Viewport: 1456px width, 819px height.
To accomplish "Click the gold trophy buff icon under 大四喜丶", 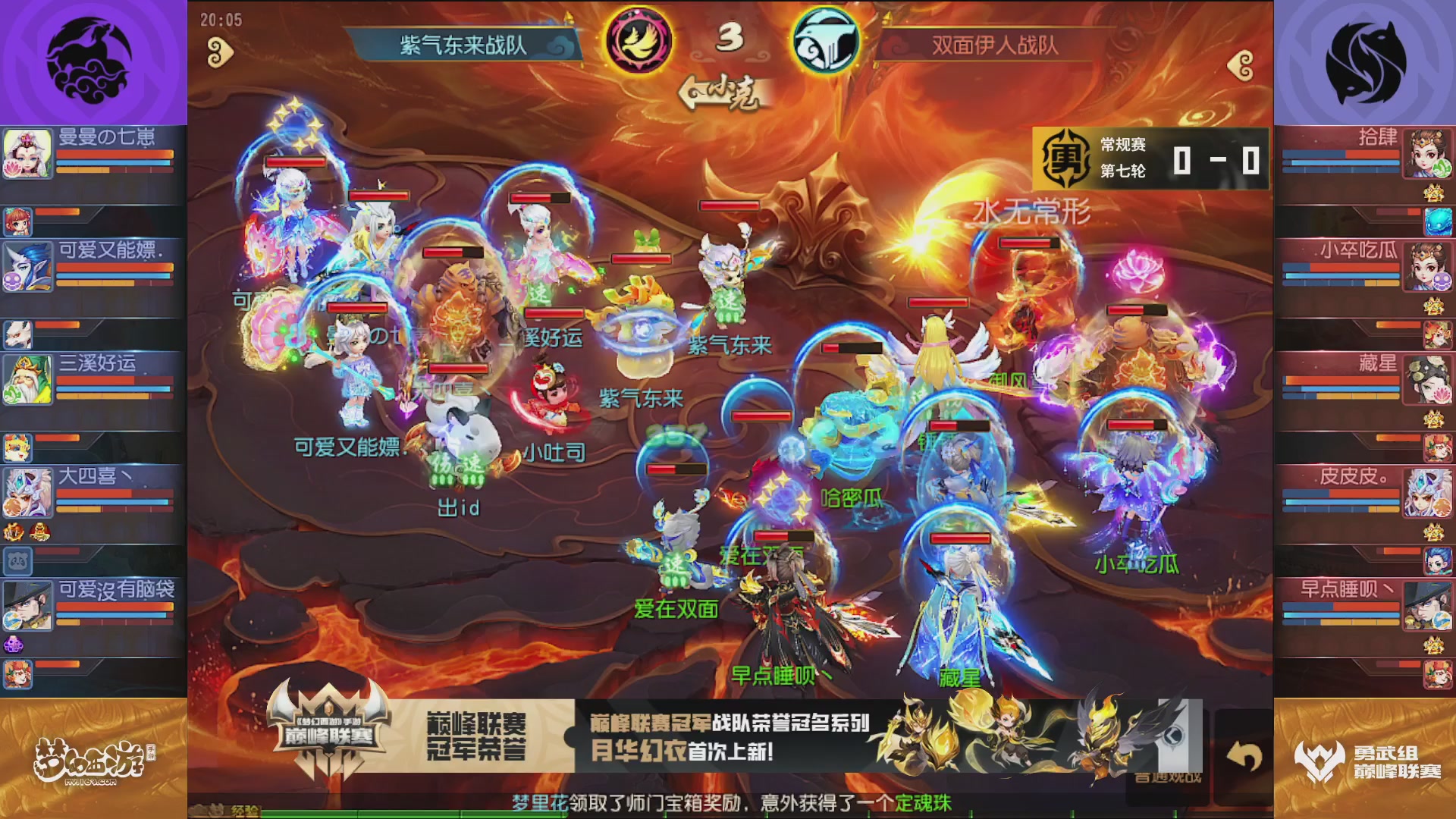I will [39, 532].
